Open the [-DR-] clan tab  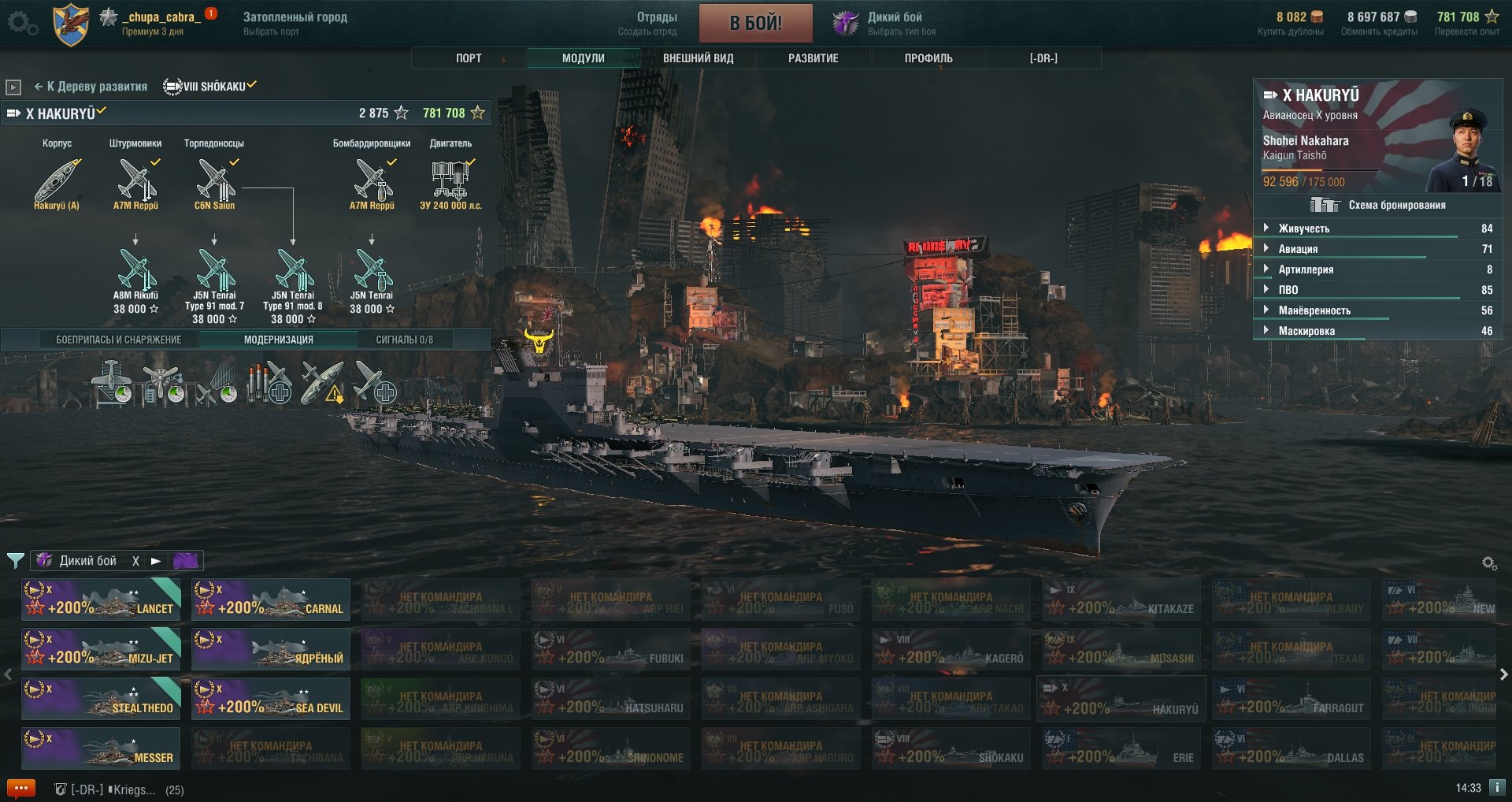pos(1043,58)
